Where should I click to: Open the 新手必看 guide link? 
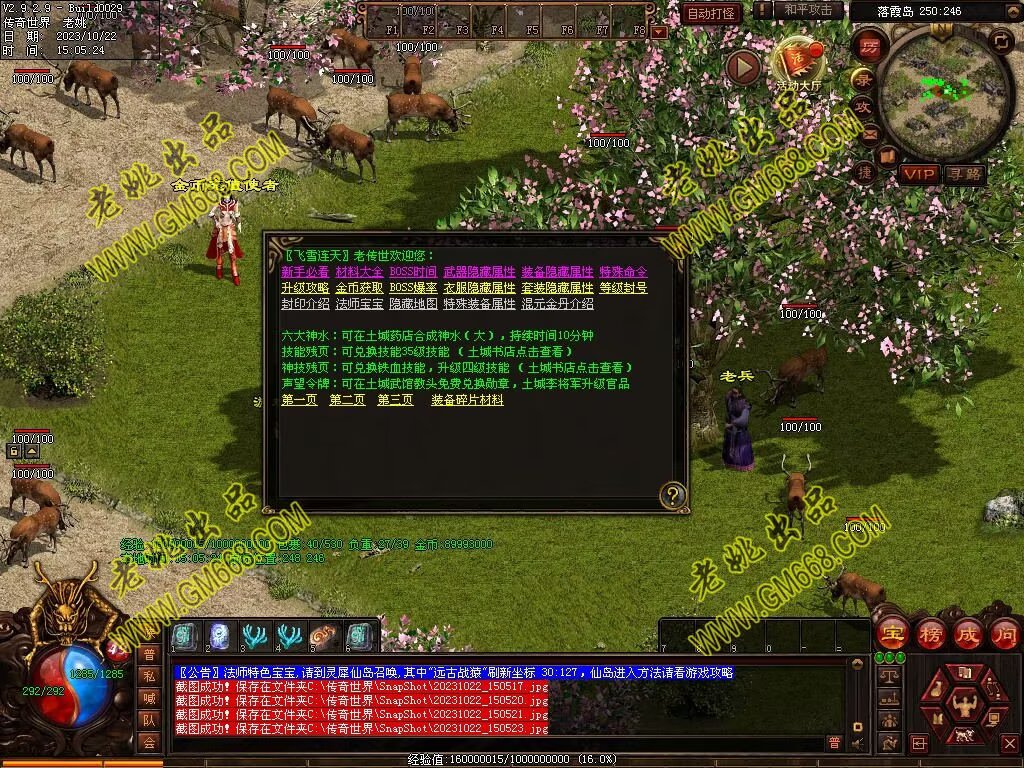click(x=305, y=272)
